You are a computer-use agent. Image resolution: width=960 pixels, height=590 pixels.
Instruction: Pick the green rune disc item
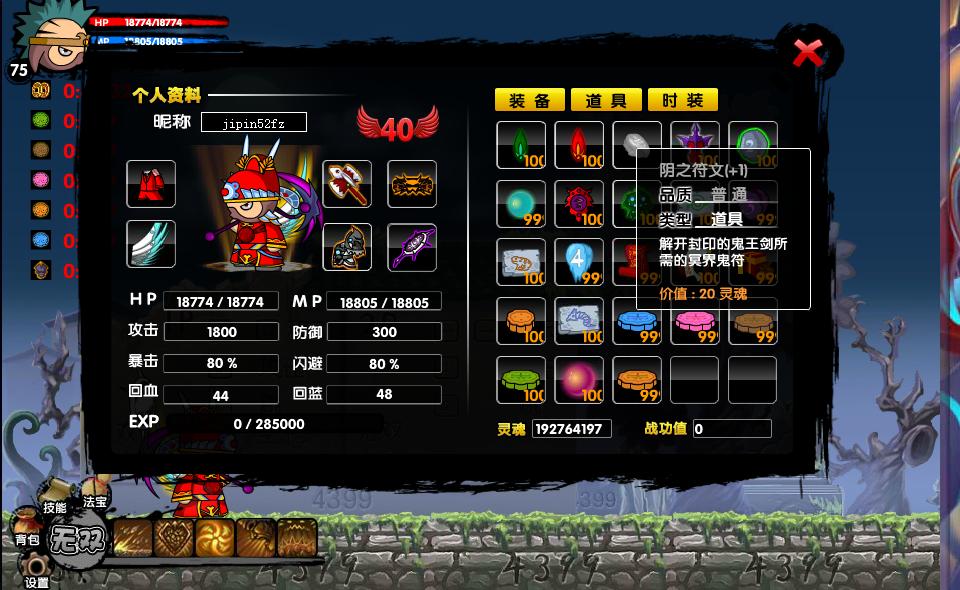tap(521, 380)
